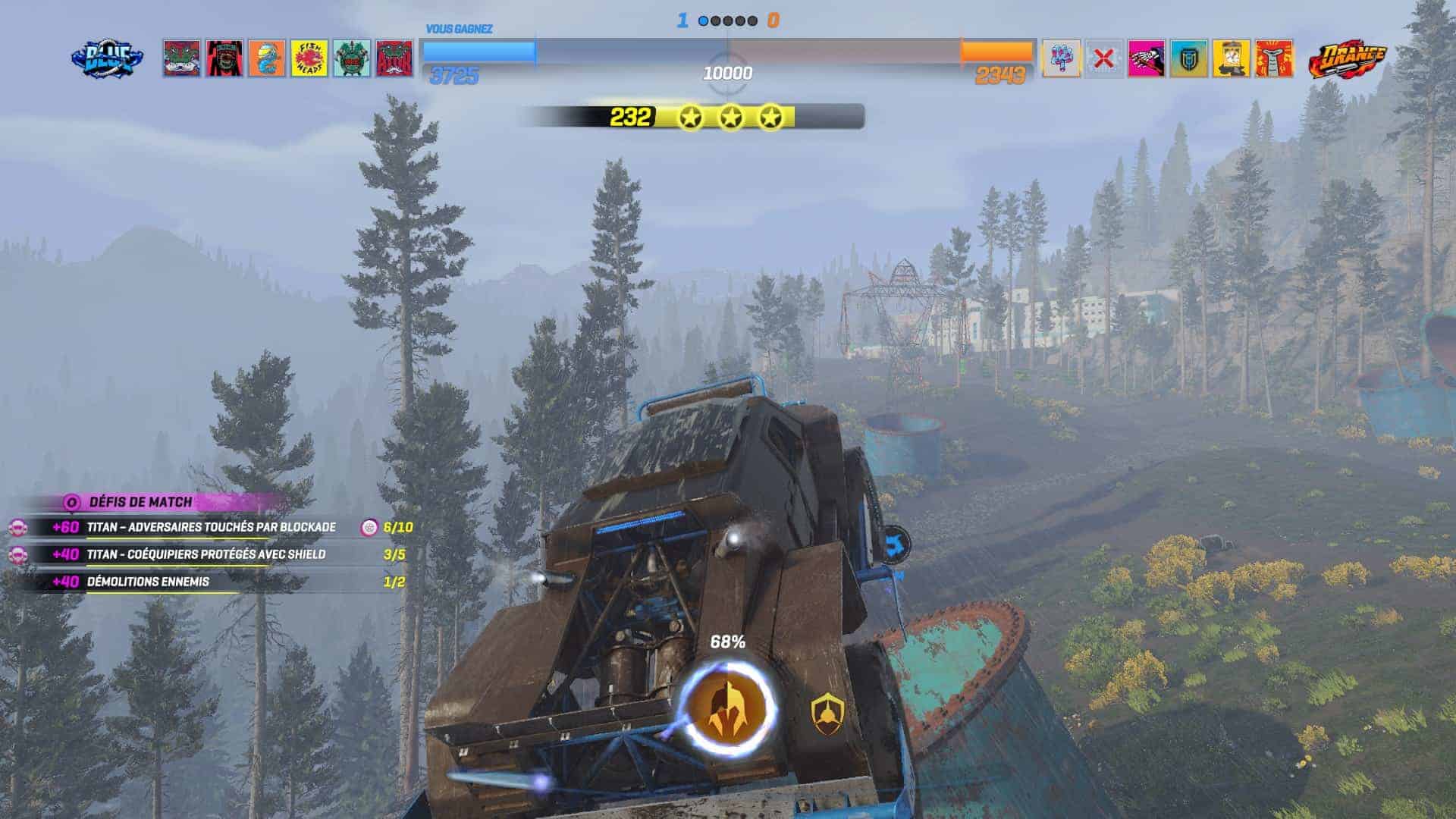Pick the skeleton hand on pink emblem
1456x819 pixels.
pyautogui.click(x=1146, y=58)
